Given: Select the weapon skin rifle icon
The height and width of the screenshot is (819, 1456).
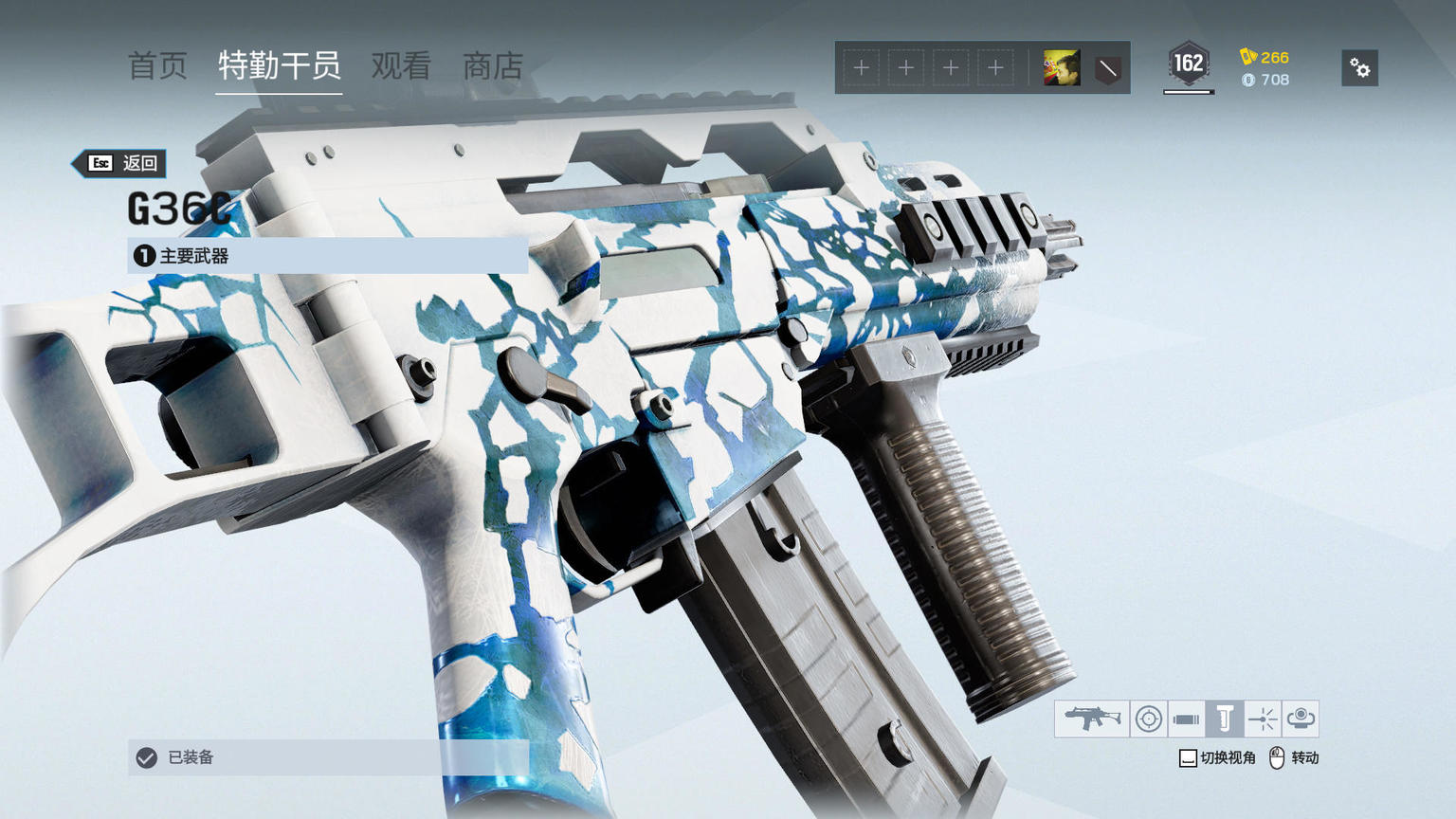Looking at the screenshot, I should (x=1092, y=719).
